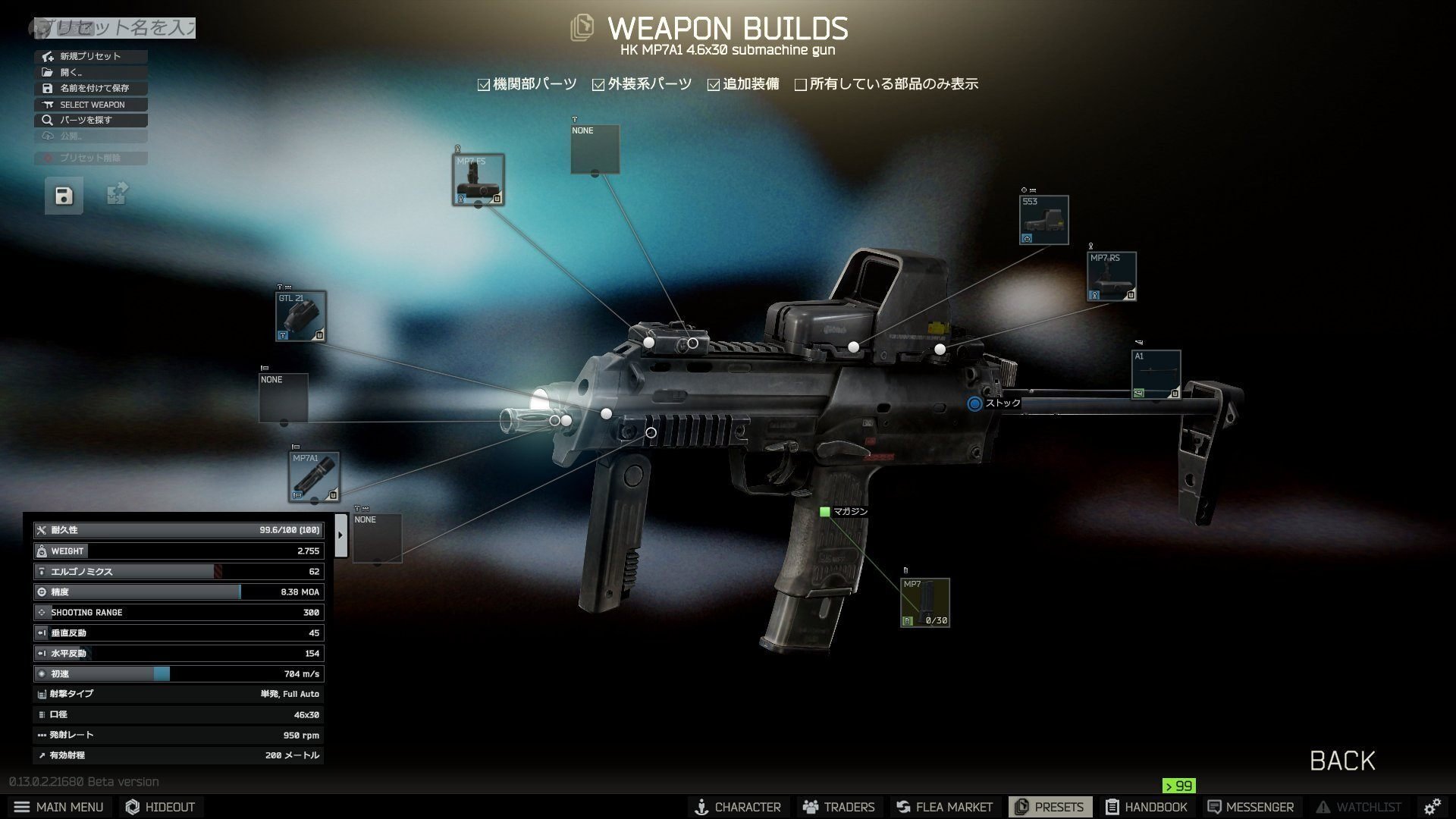Image resolution: width=1456 pixels, height=819 pixels.
Task: Click the preset name input field top-left
Action: coord(114,27)
